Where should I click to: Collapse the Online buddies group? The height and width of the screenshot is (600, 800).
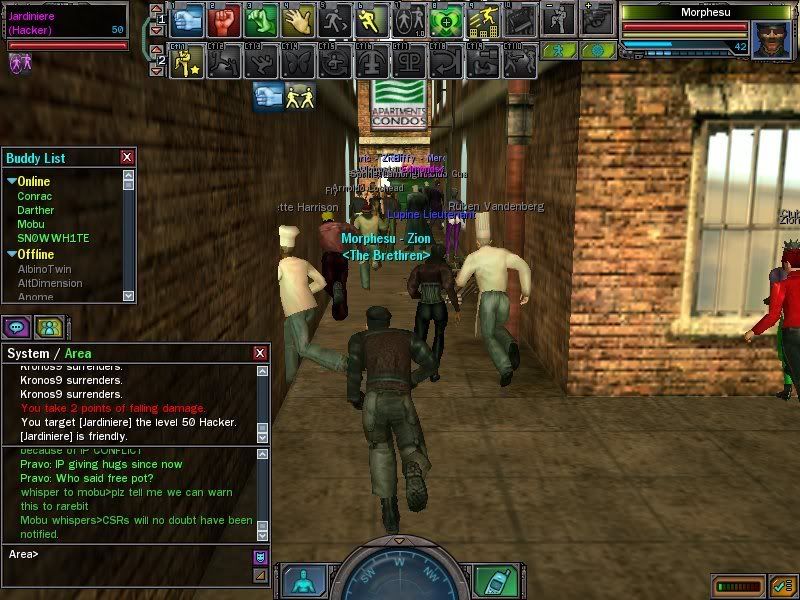tap(12, 181)
